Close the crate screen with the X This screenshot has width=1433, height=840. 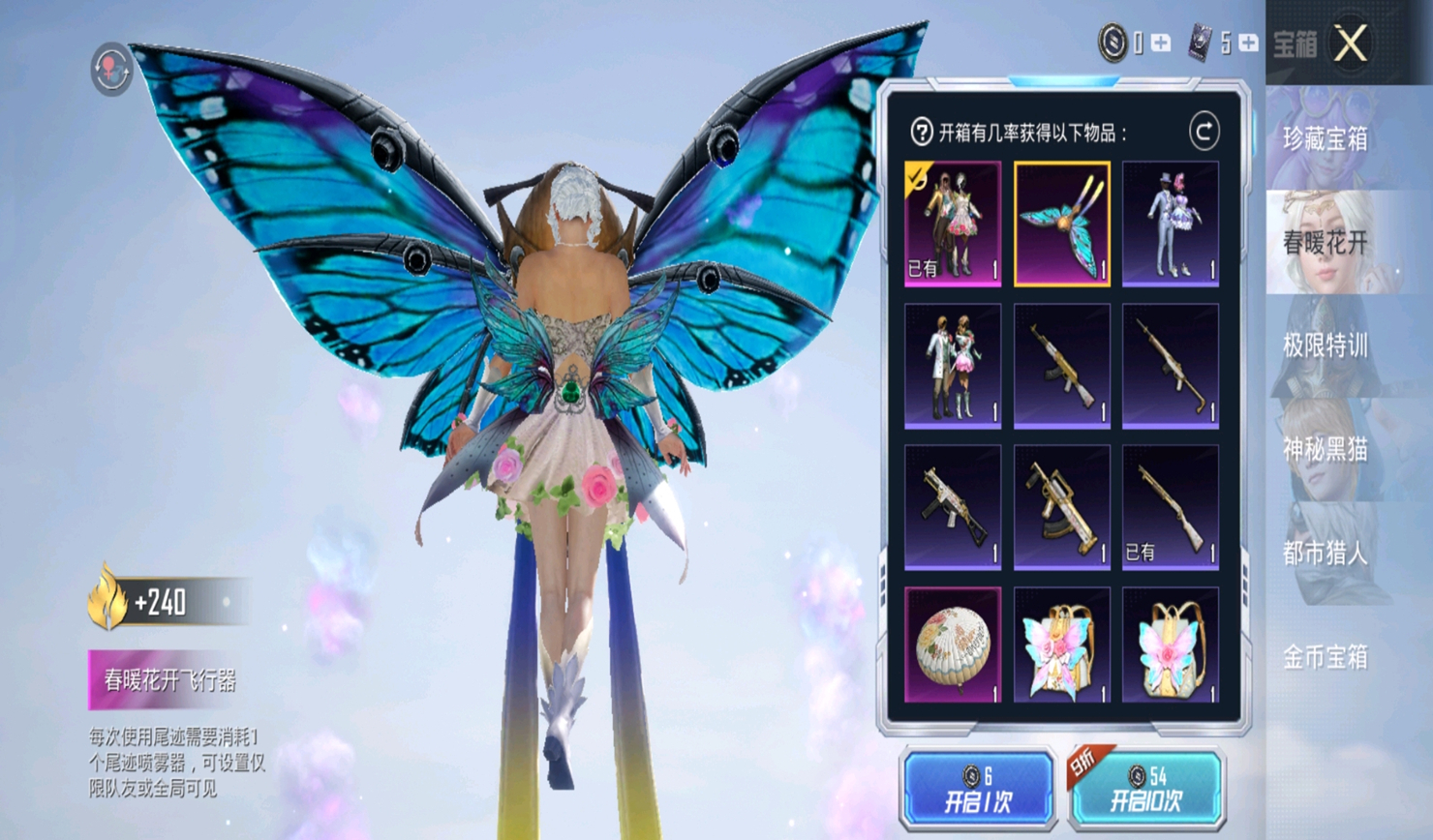point(1351,44)
